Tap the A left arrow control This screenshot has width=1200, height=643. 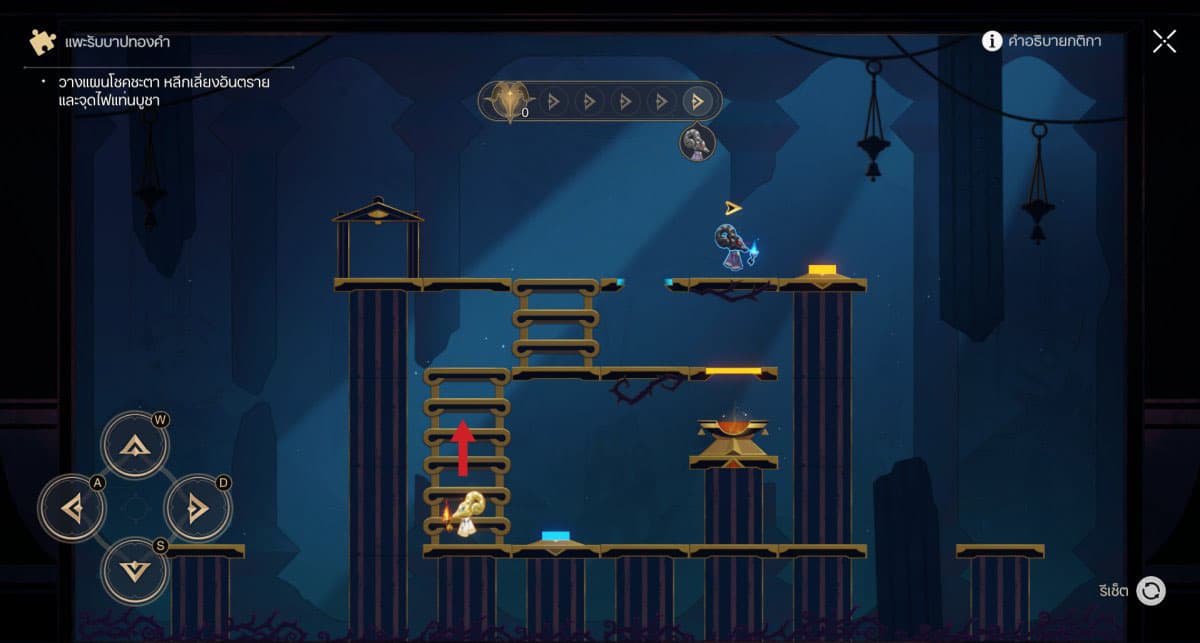(x=71, y=508)
